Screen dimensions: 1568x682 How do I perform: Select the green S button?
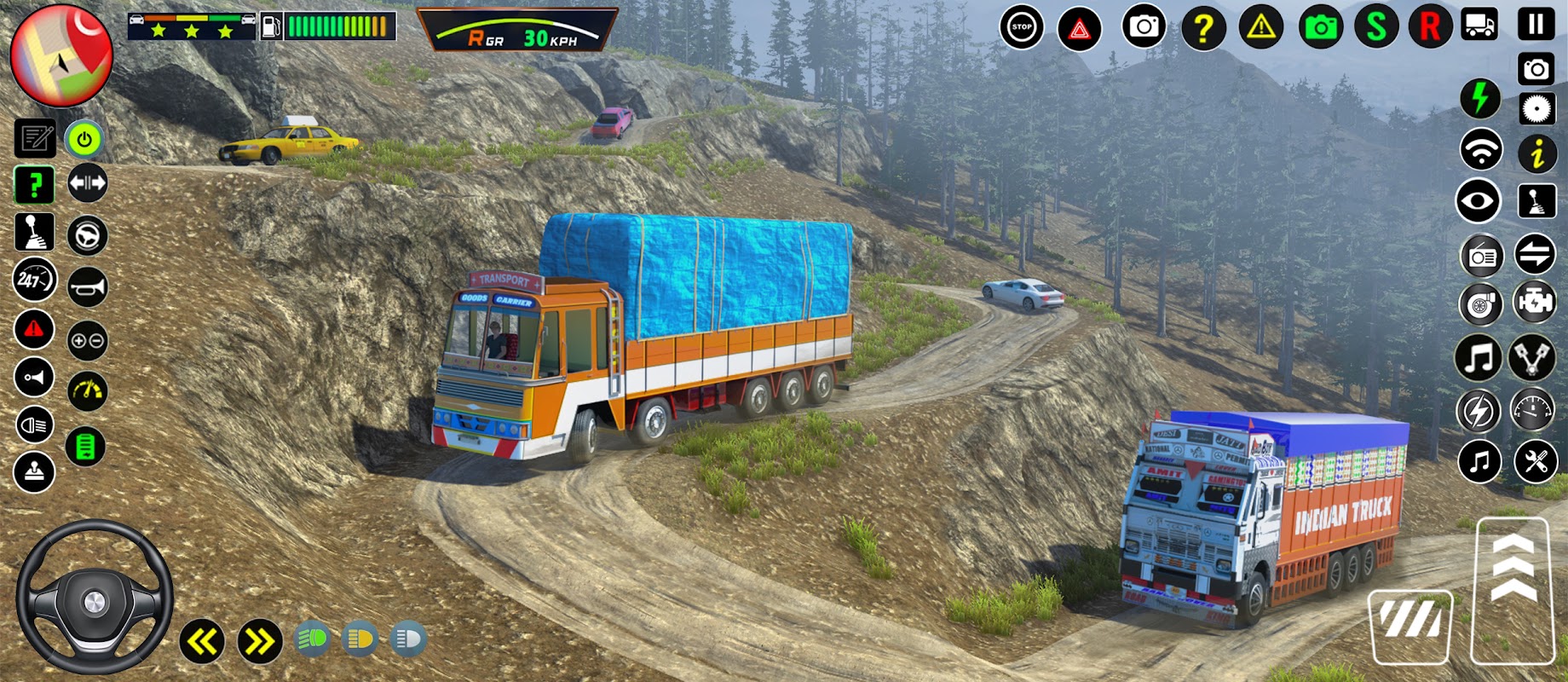pos(1376,26)
